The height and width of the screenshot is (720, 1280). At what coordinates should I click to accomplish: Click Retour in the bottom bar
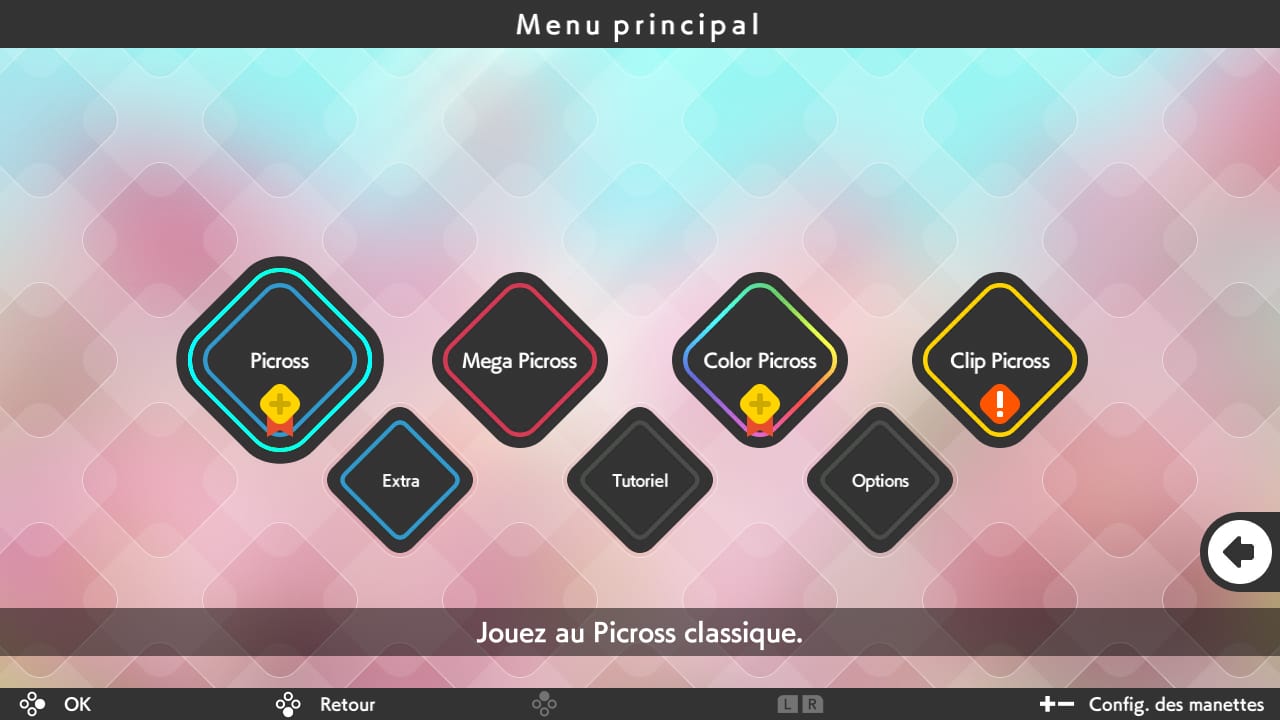pyautogui.click(x=346, y=705)
